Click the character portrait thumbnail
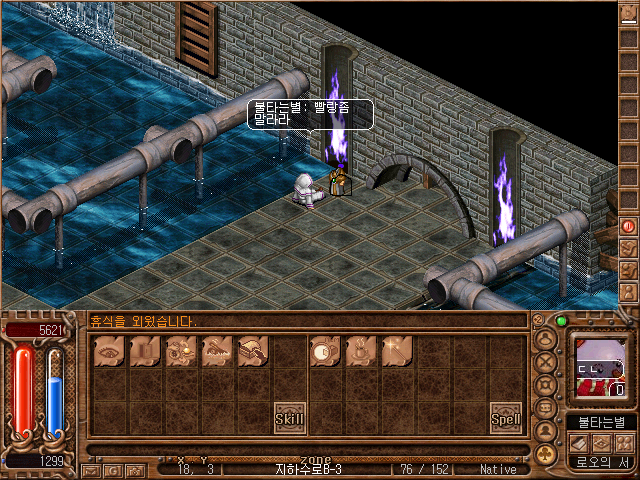 click(x=601, y=366)
